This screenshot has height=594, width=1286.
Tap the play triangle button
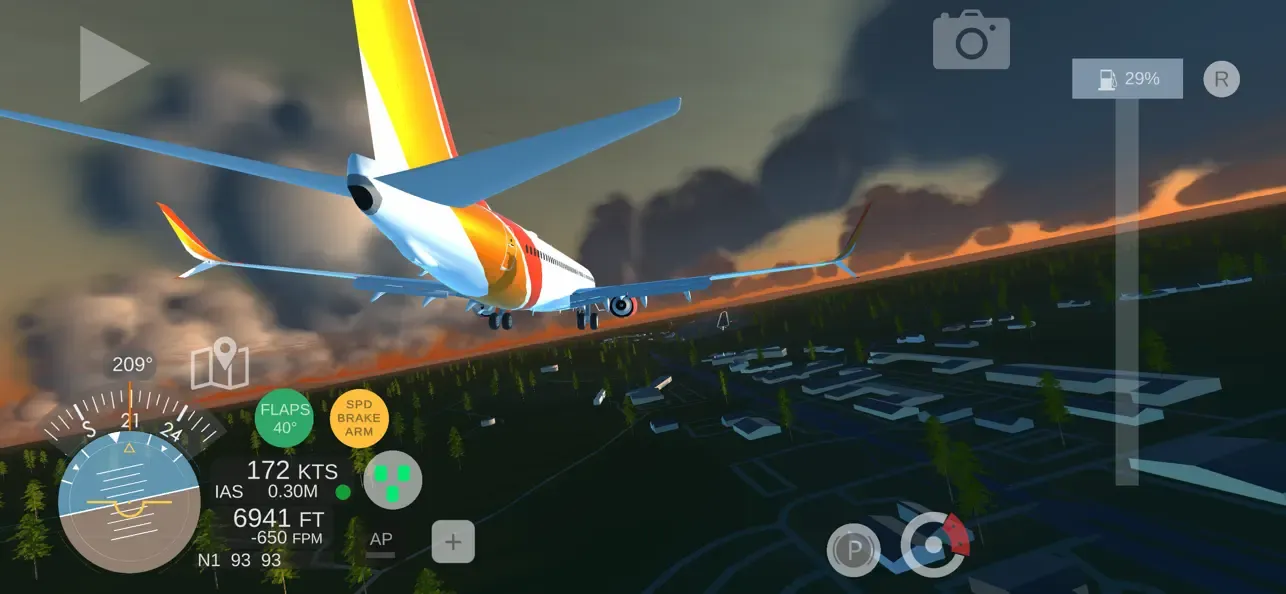[x=112, y=63]
